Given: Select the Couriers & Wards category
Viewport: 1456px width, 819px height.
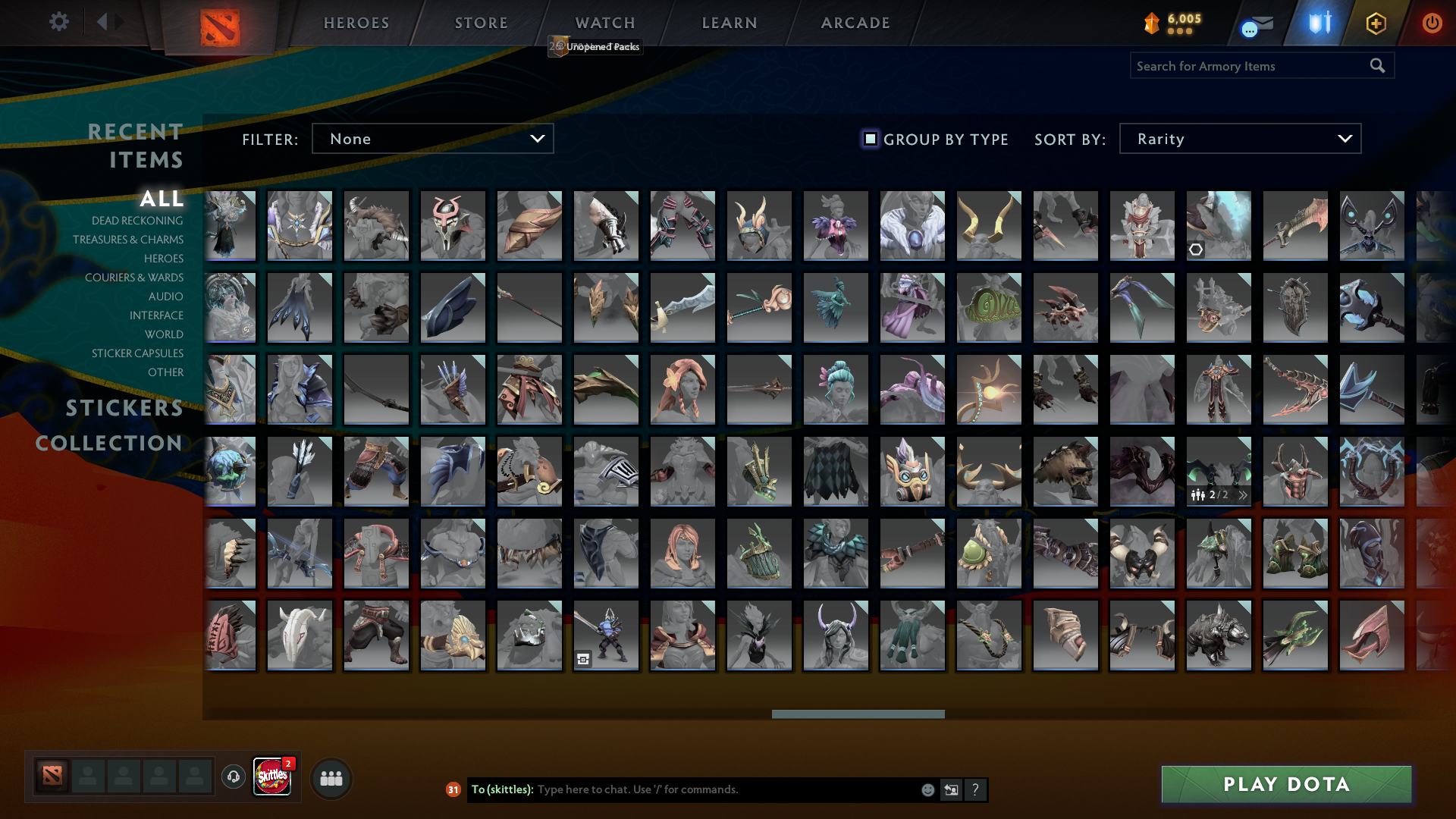Looking at the screenshot, I should coord(135,278).
